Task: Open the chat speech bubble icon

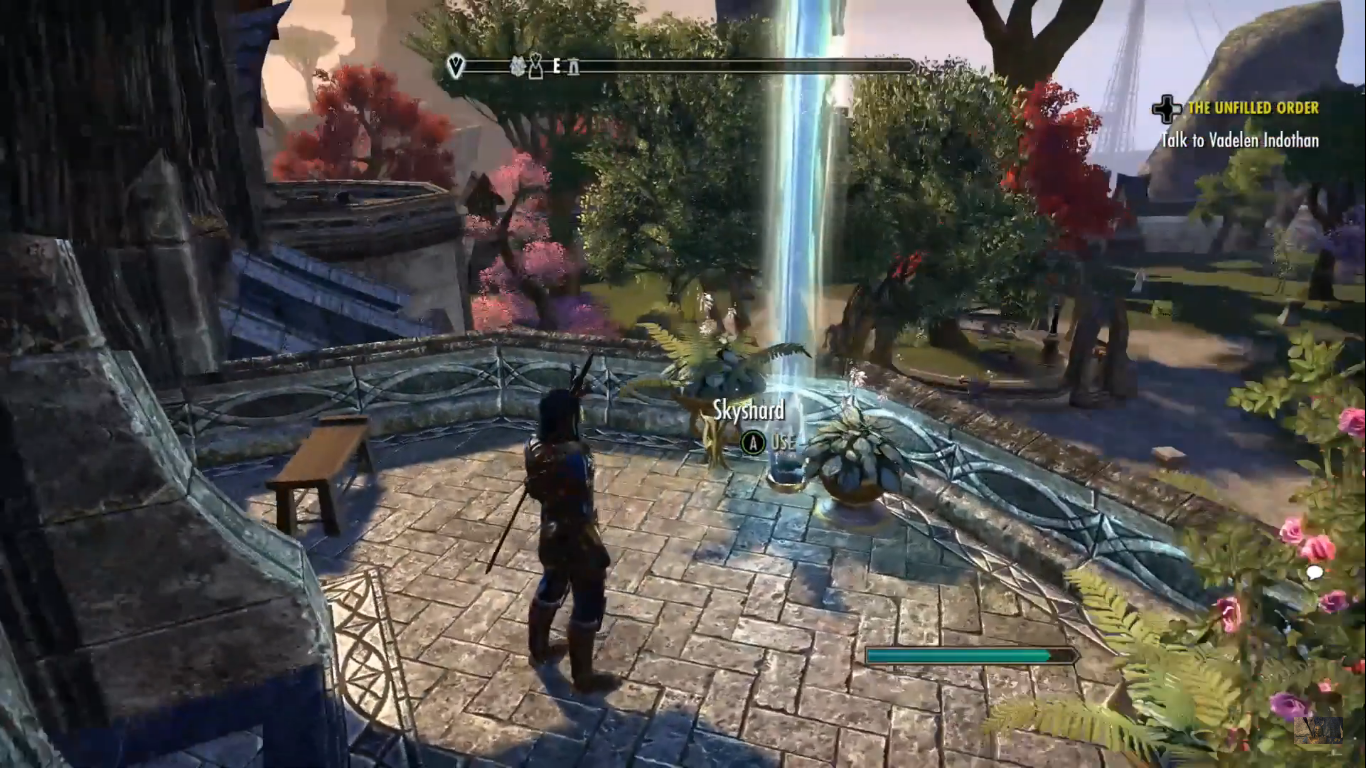Action: tap(1314, 573)
